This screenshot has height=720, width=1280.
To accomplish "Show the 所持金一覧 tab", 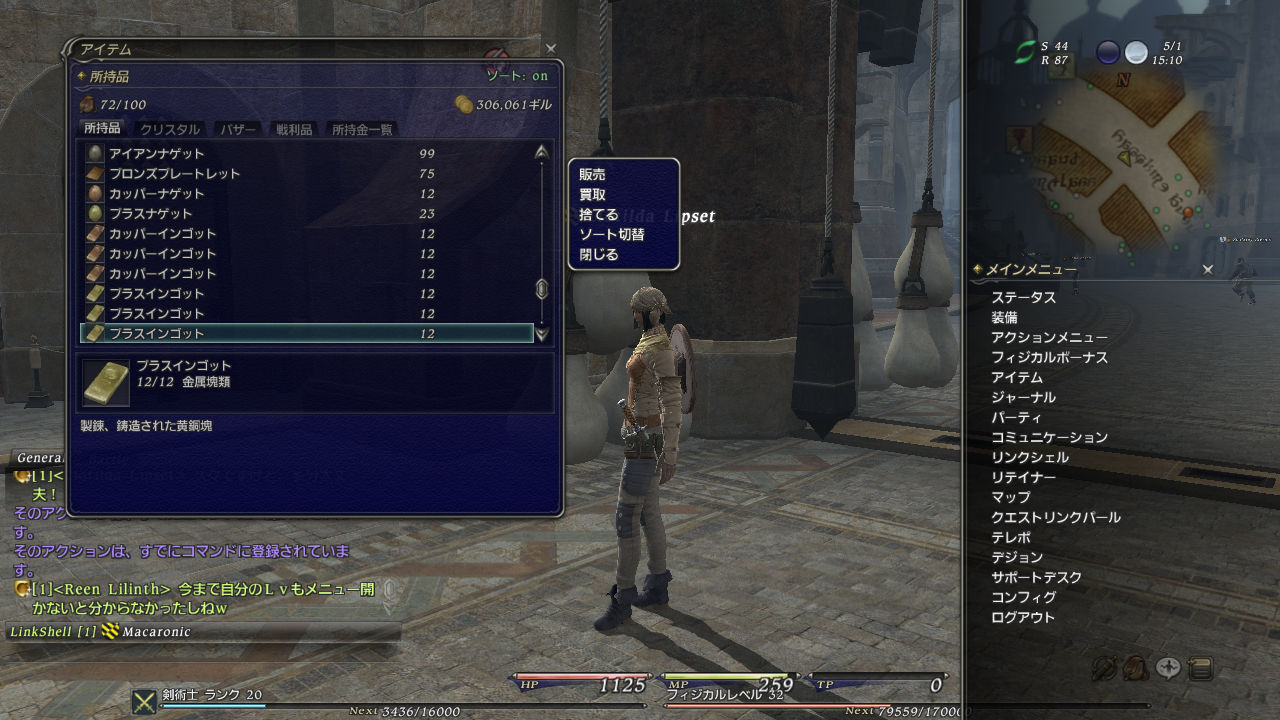I will pos(362,129).
